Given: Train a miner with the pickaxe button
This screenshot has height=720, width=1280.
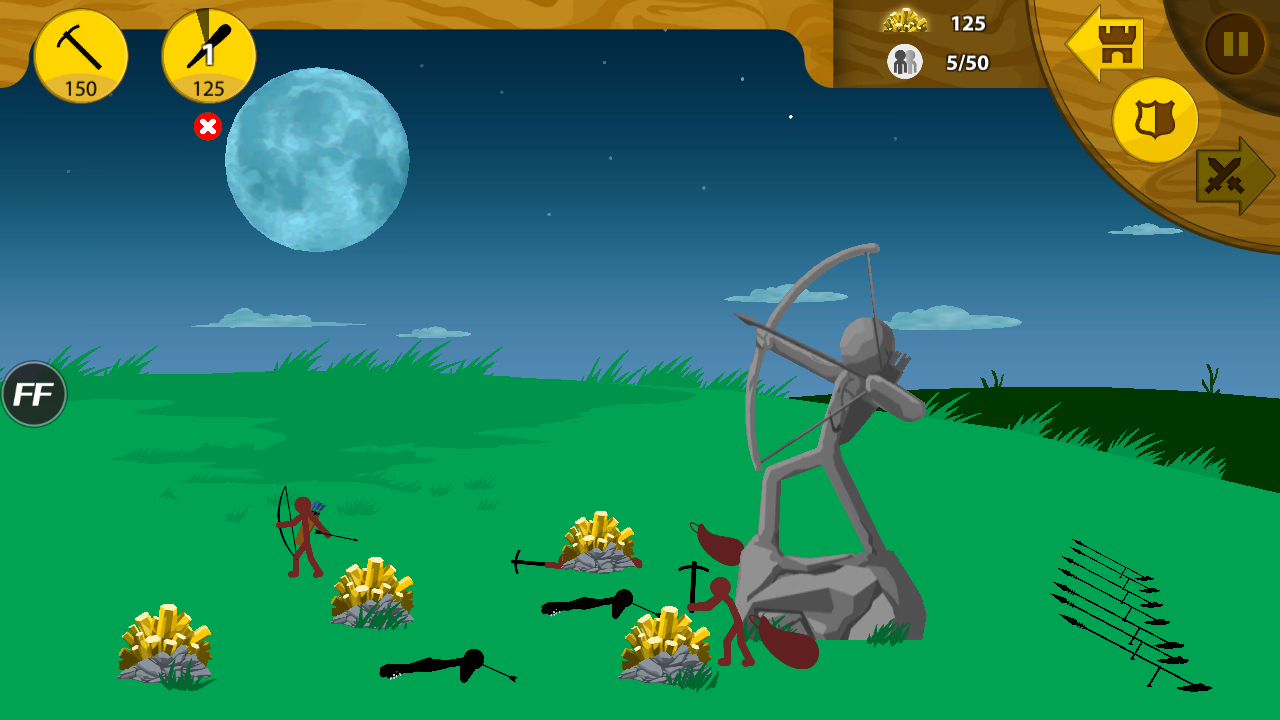Looking at the screenshot, I should coord(81,56).
